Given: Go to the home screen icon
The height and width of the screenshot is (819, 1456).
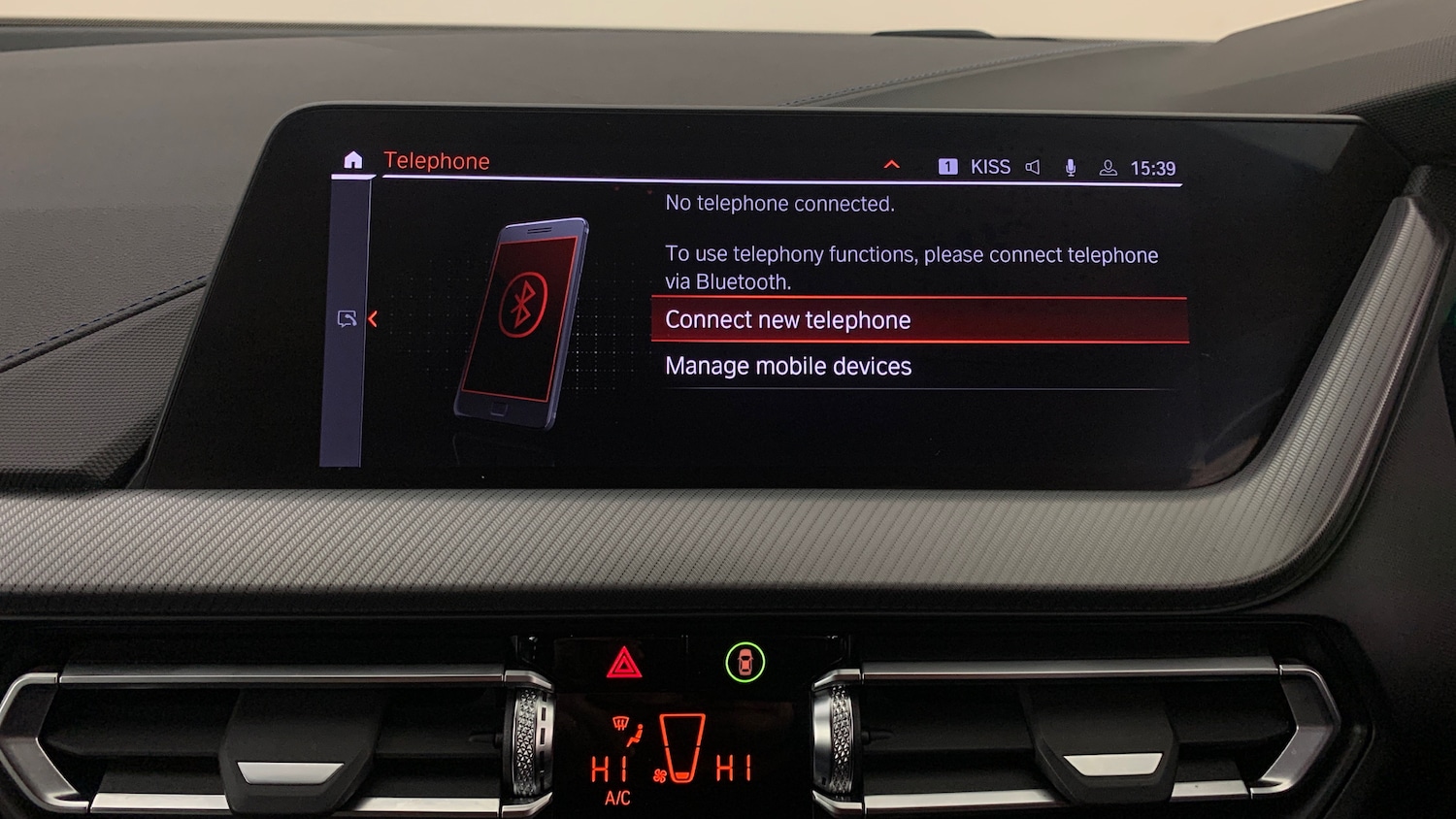Looking at the screenshot, I should [x=352, y=160].
